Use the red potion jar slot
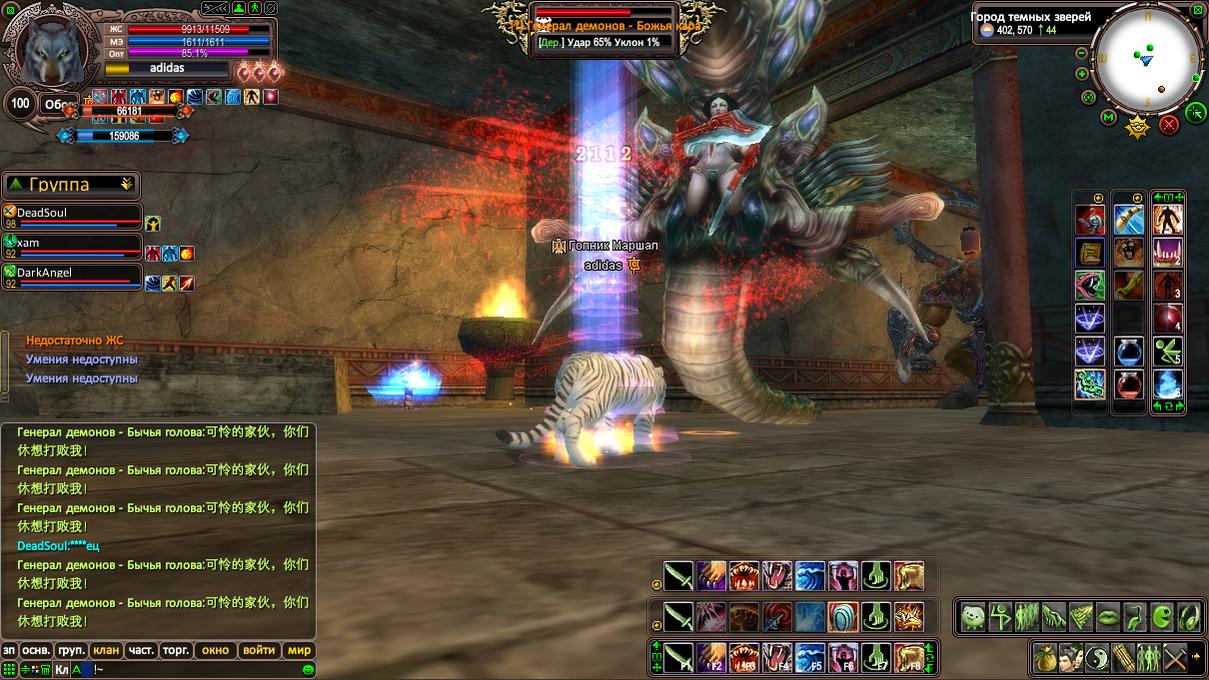 click(1129, 383)
